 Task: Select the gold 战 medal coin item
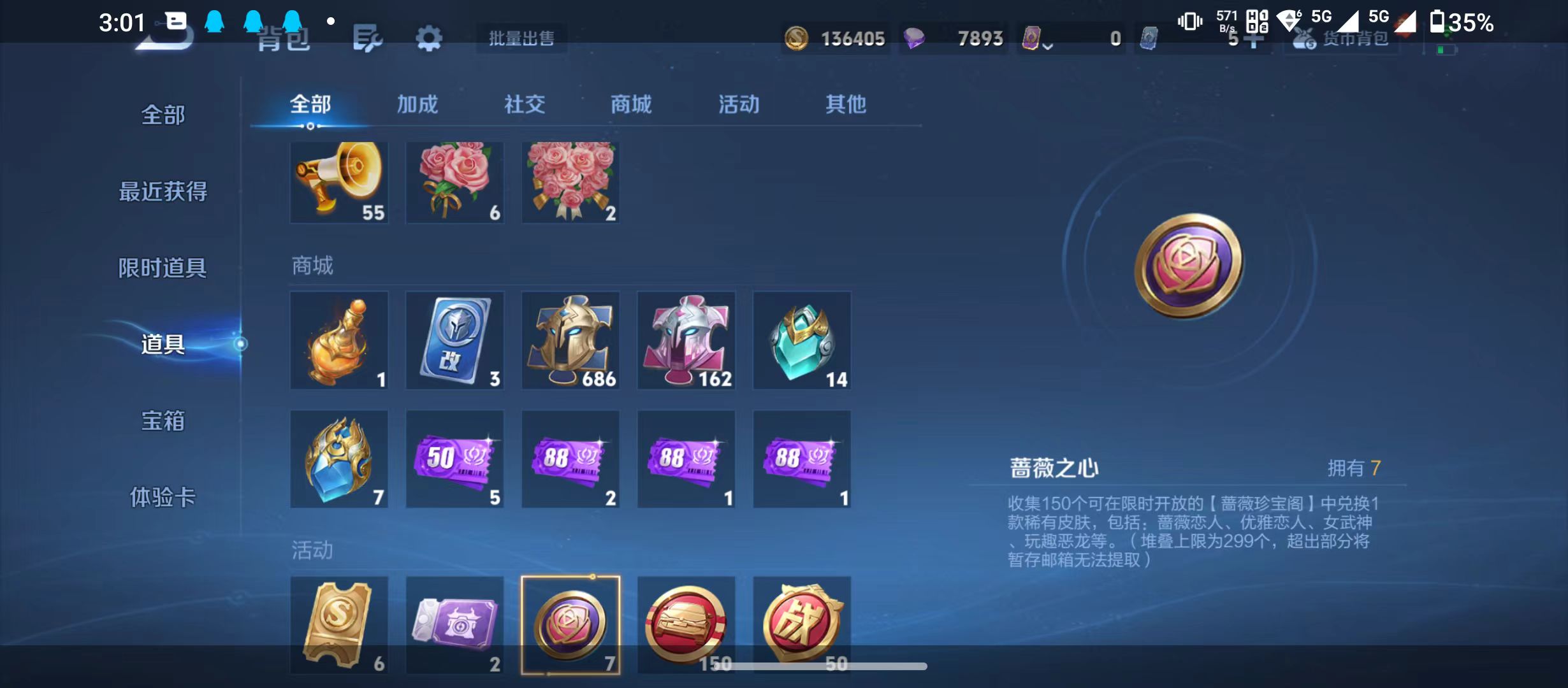click(x=802, y=624)
